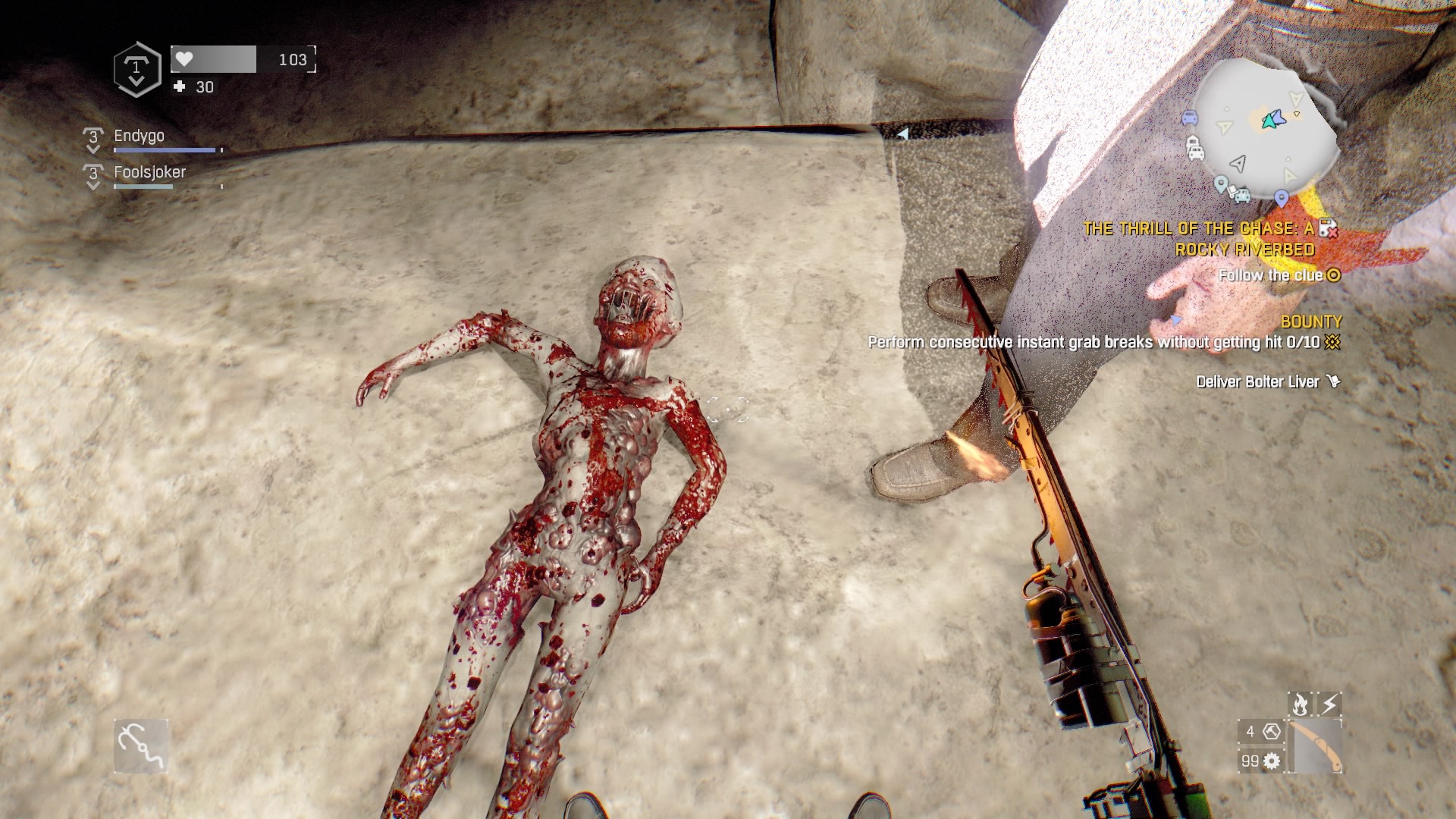Select the fire weapon mod icon

coord(1300,704)
